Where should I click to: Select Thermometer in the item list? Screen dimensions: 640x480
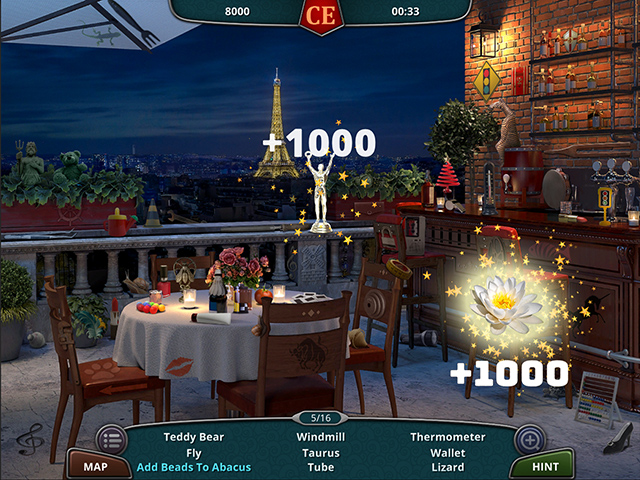pyautogui.click(x=447, y=437)
